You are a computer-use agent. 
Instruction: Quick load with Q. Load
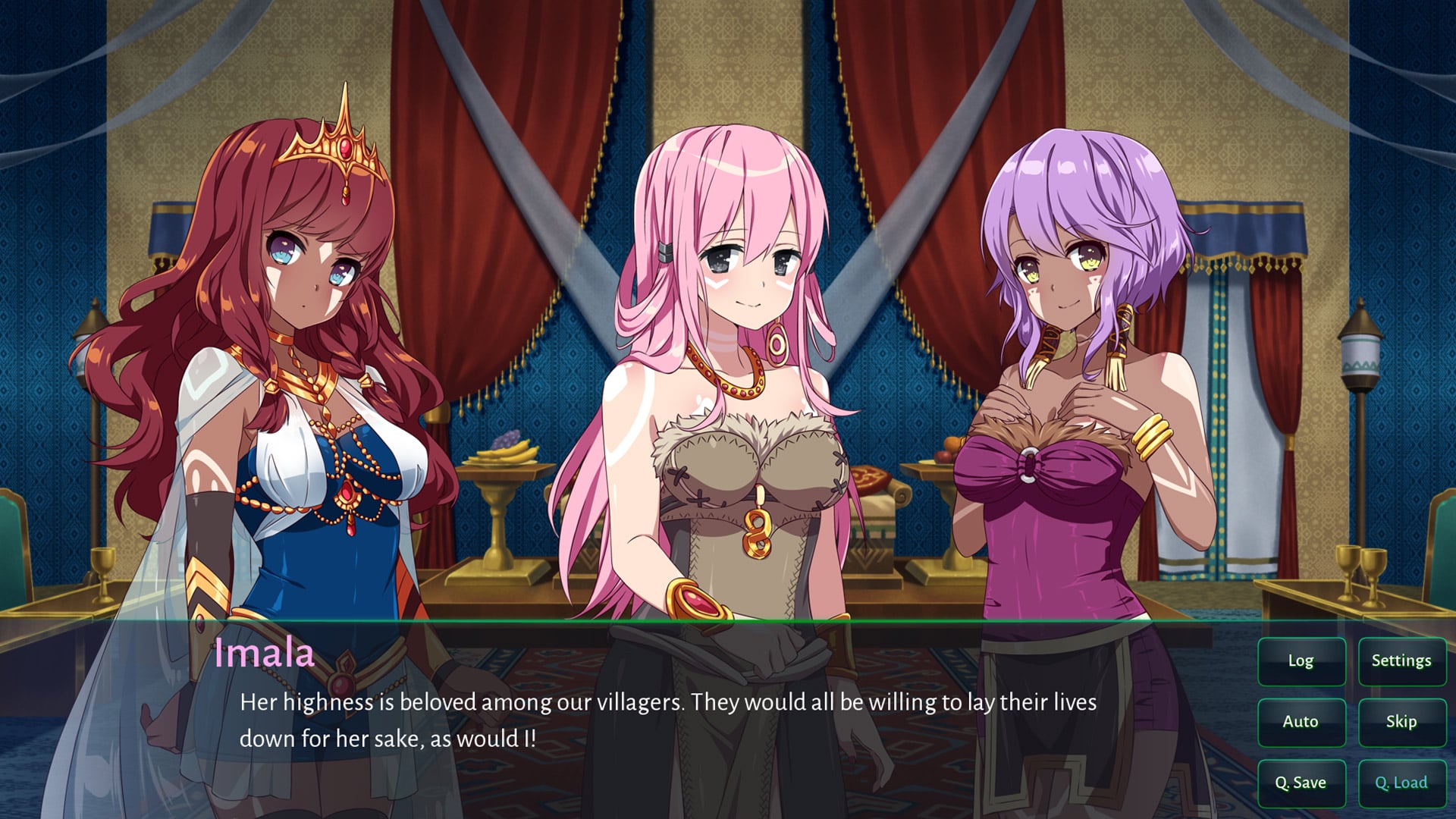(x=1401, y=783)
